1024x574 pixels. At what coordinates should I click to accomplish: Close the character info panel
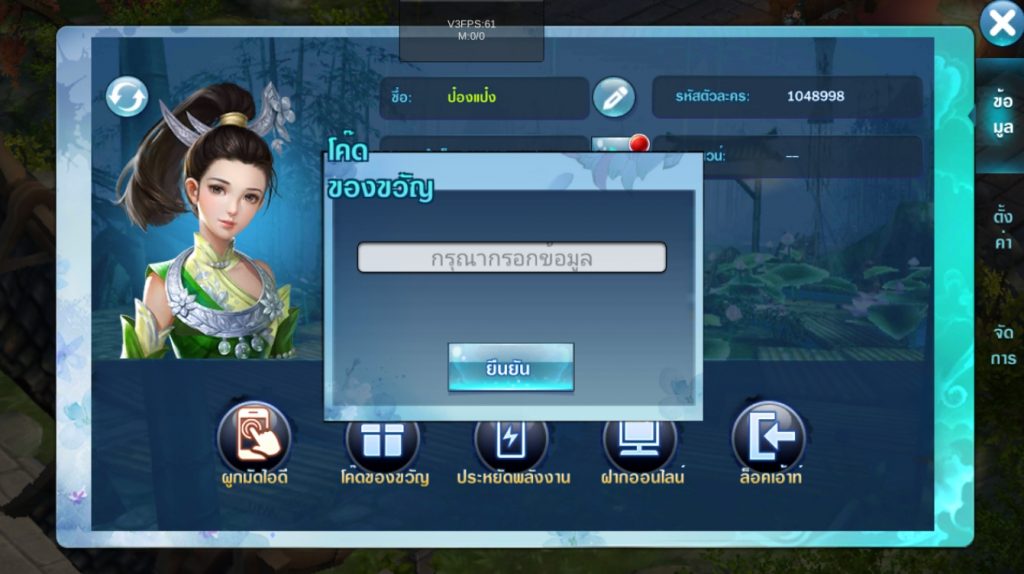click(x=1000, y=24)
